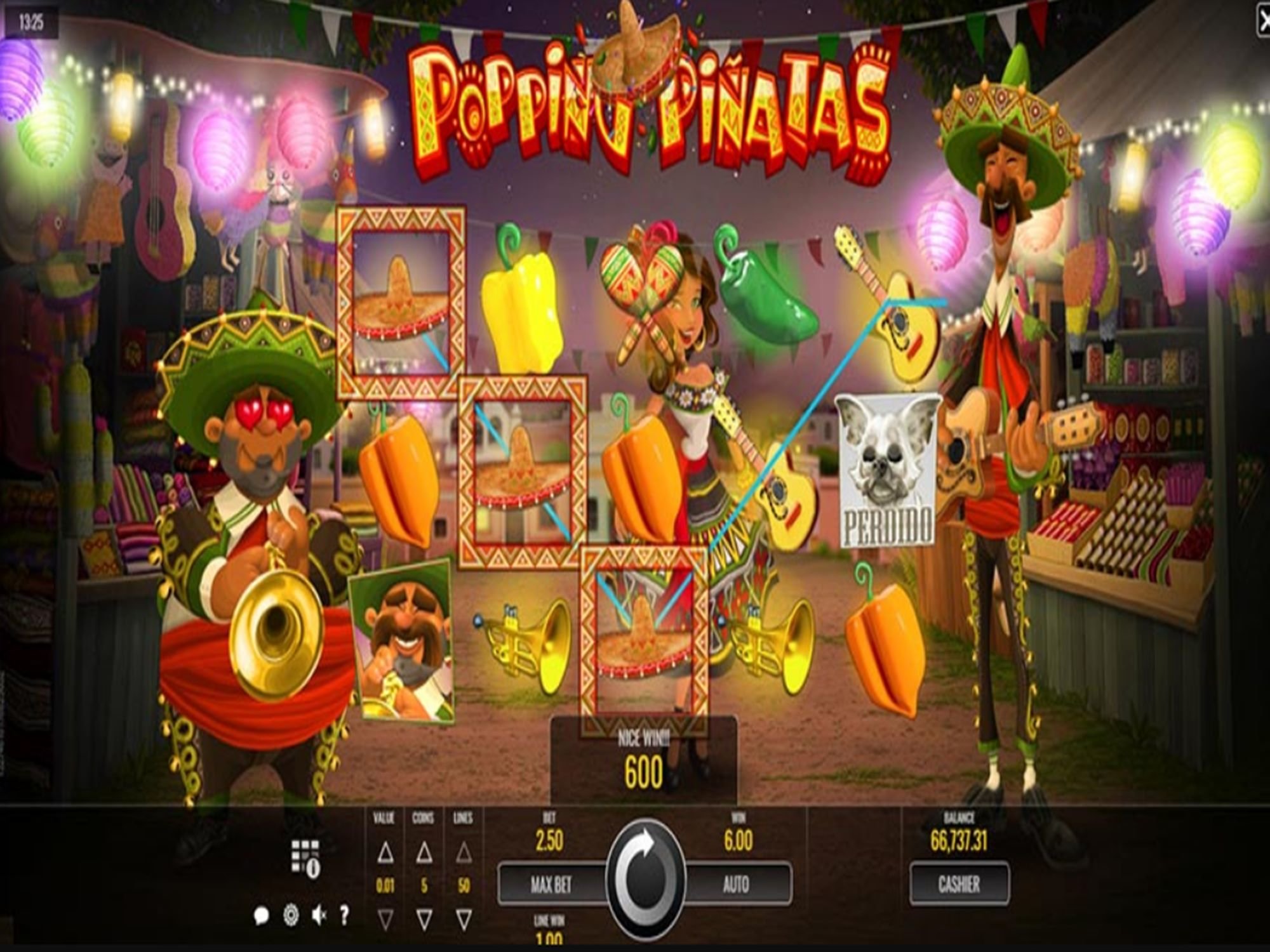Start AUTO spin mode
Screen dimensions: 1270x952
(737, 884)
